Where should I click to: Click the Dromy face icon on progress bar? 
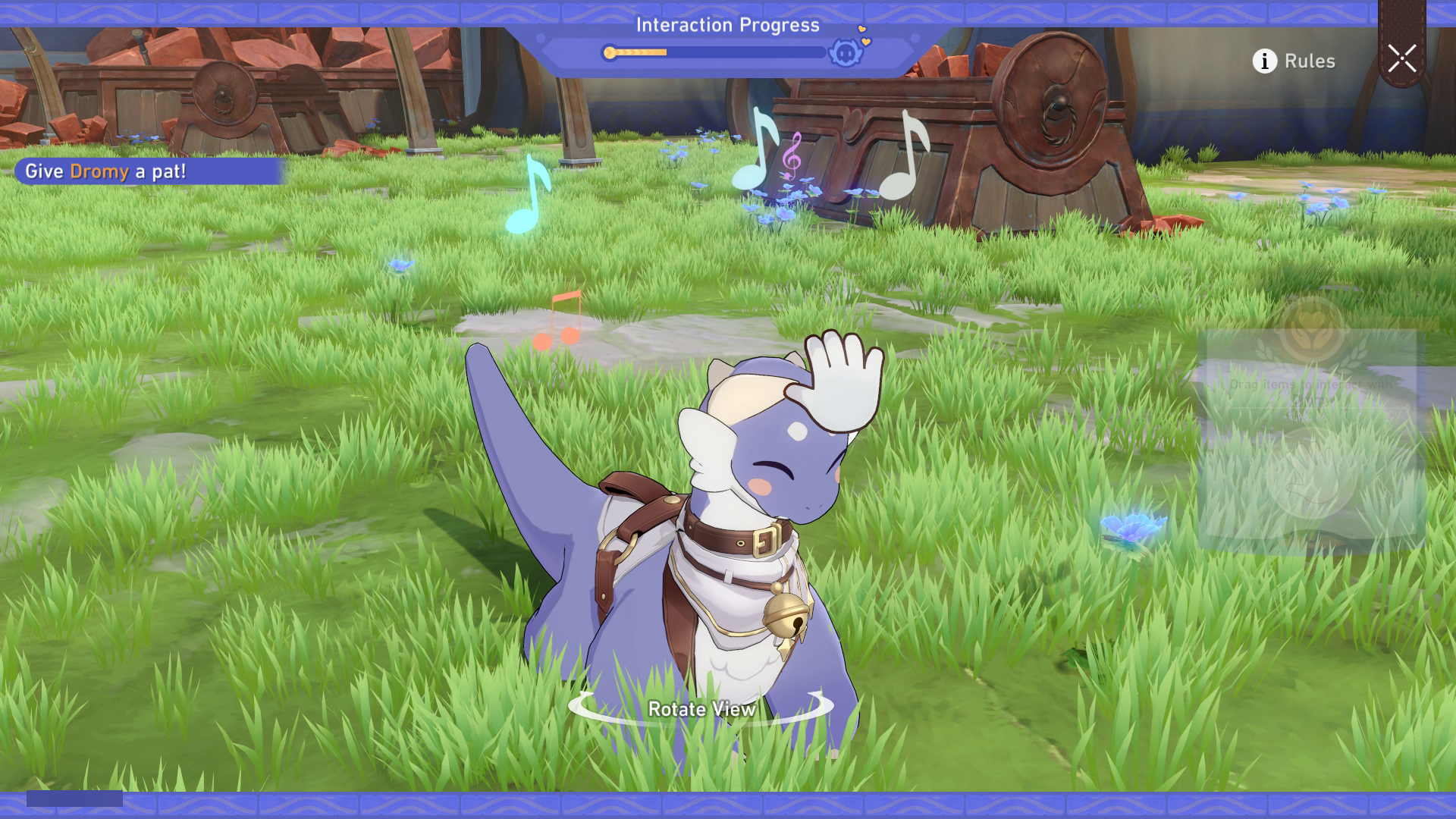(846, 55)
